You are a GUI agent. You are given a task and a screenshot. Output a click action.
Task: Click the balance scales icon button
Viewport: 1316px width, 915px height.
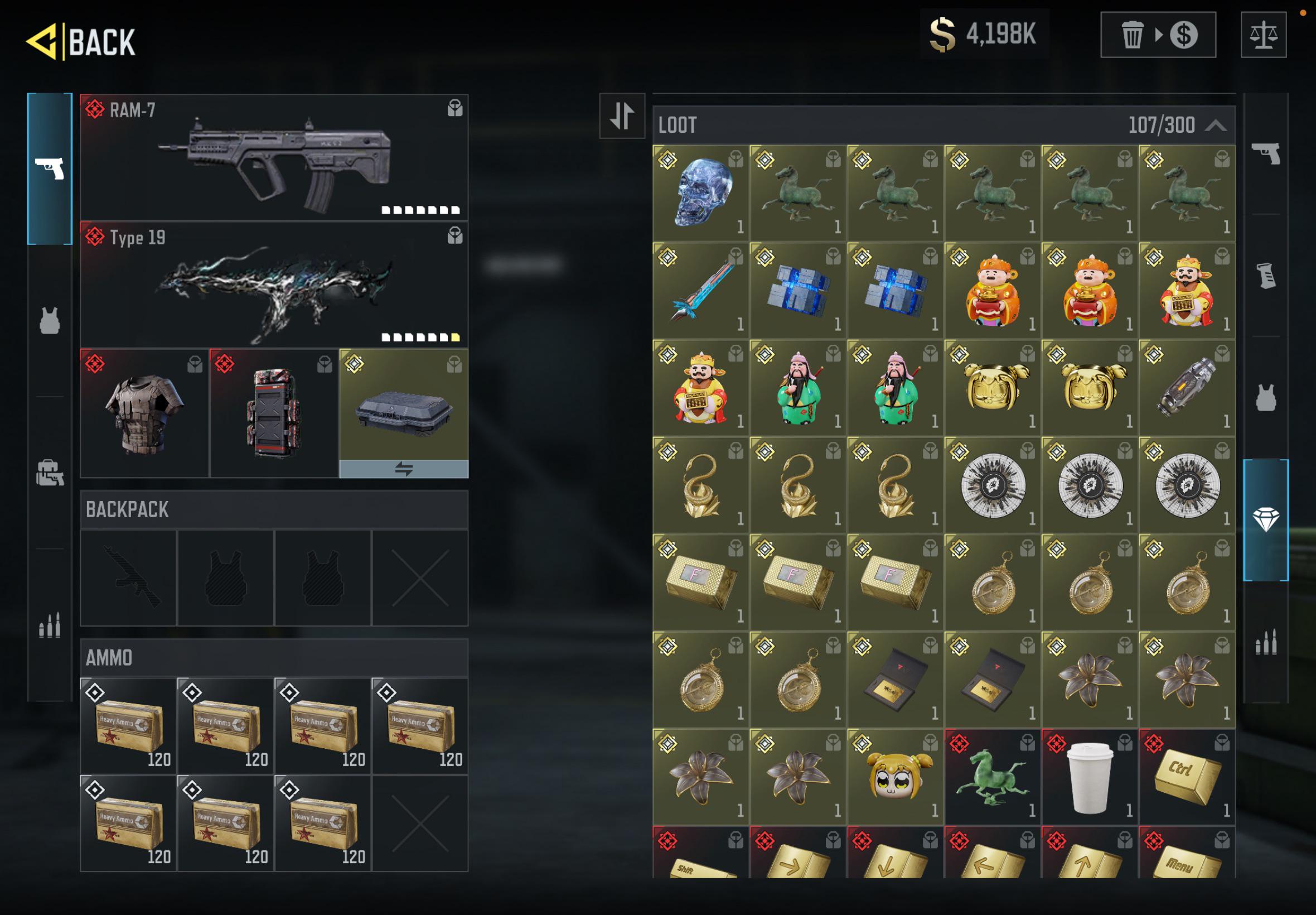(1263, 35)
